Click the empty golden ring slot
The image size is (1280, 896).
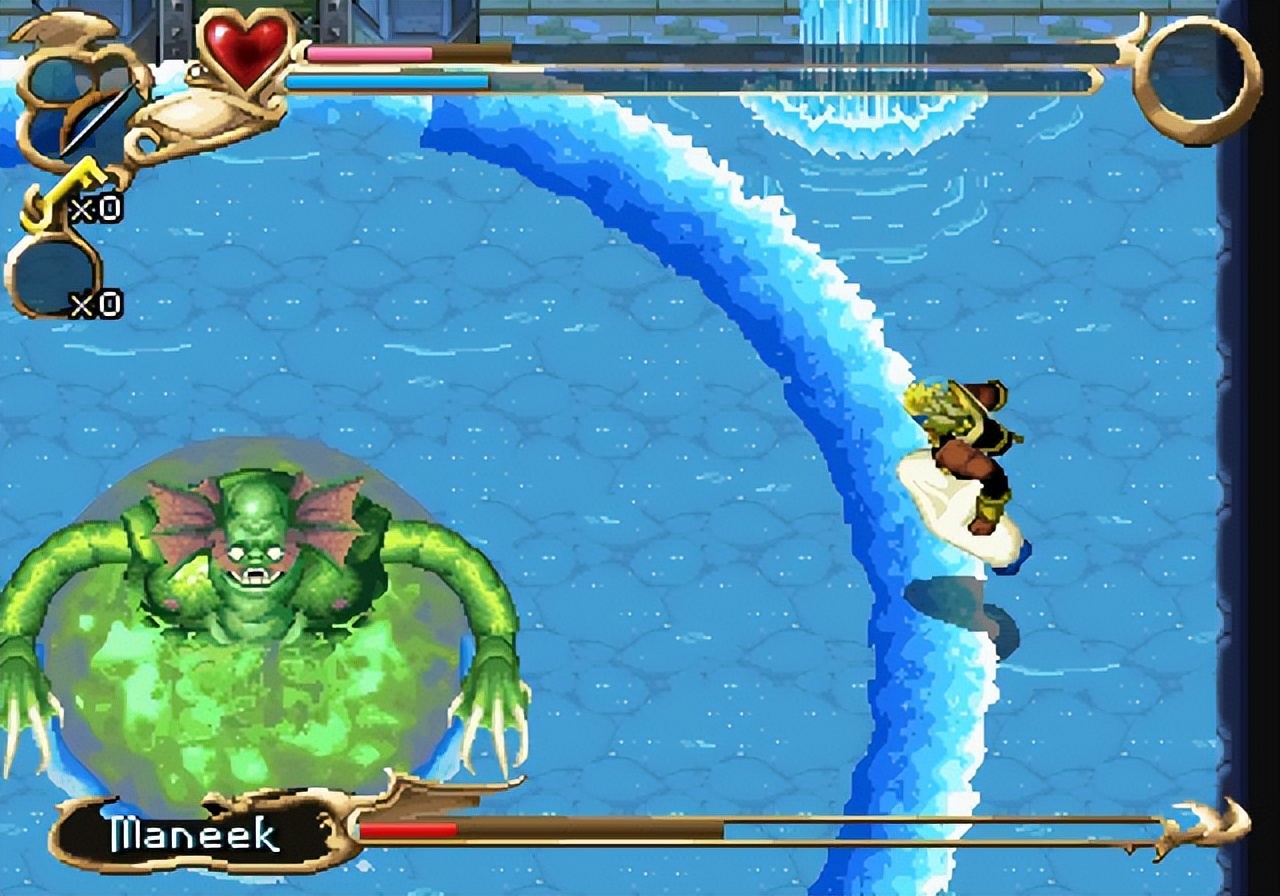pos(1196,80)
